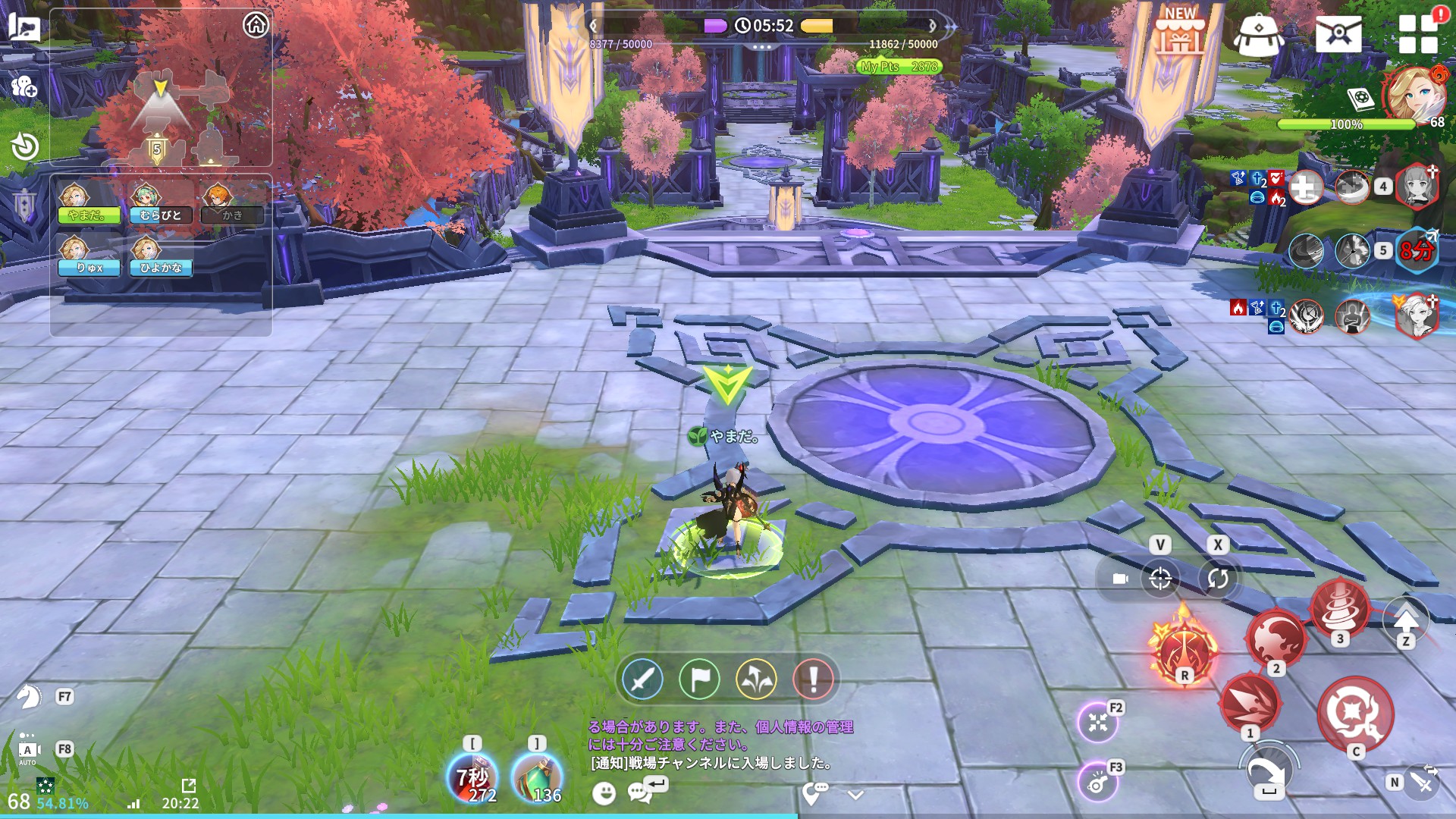Toggle the target lock crosshair
Screen dimensions: 1456x819
1160,579
